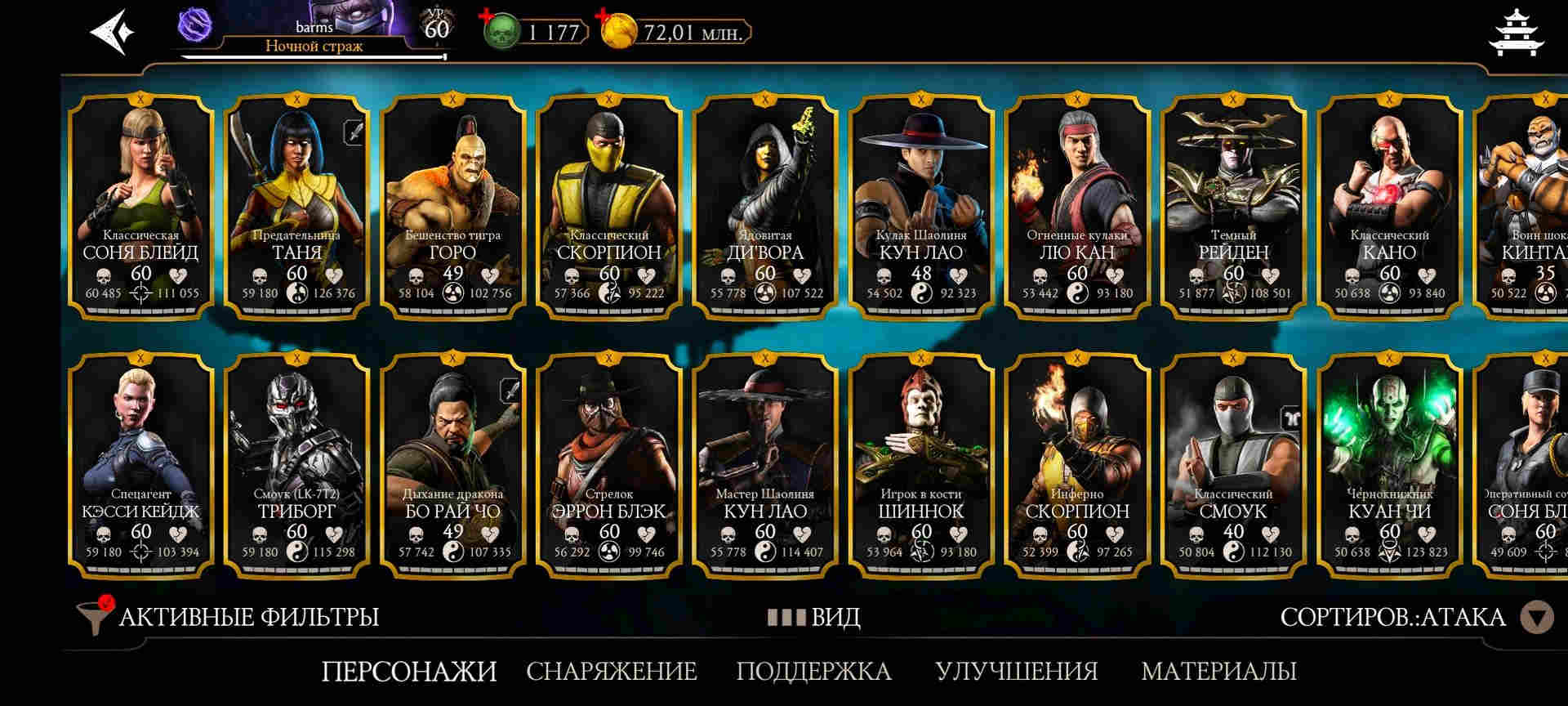Show the Материалы tab
1568x706 pixels.
[x=1218, y=672]
